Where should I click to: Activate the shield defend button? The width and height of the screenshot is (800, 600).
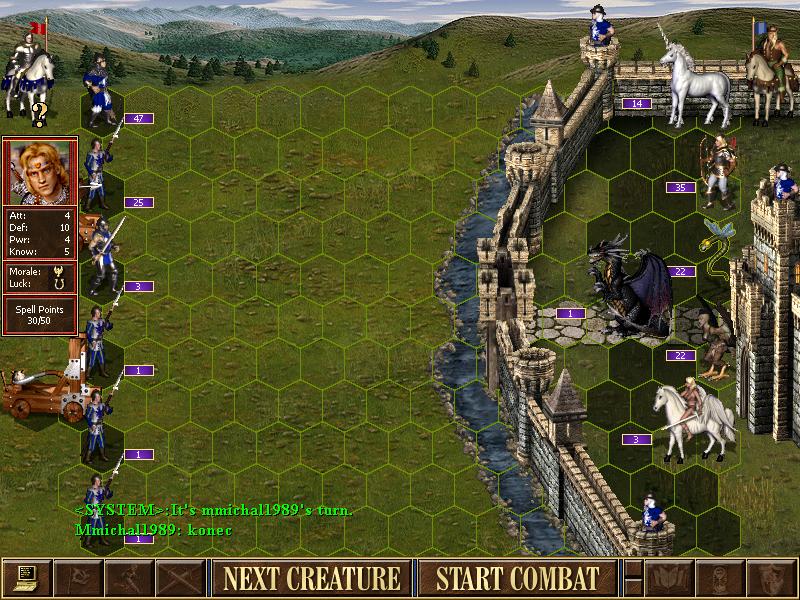tap(772, 578)
